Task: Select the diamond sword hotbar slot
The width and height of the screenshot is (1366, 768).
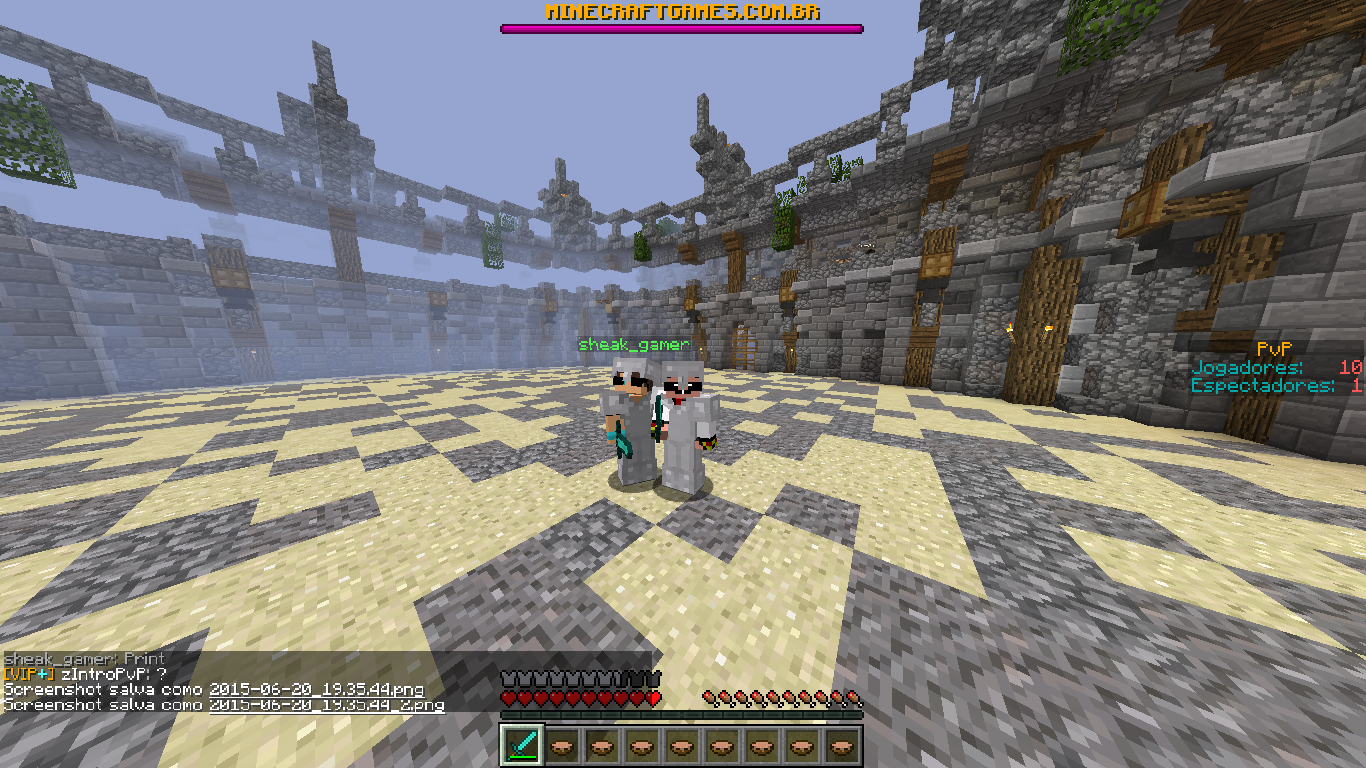Action: 521,745
